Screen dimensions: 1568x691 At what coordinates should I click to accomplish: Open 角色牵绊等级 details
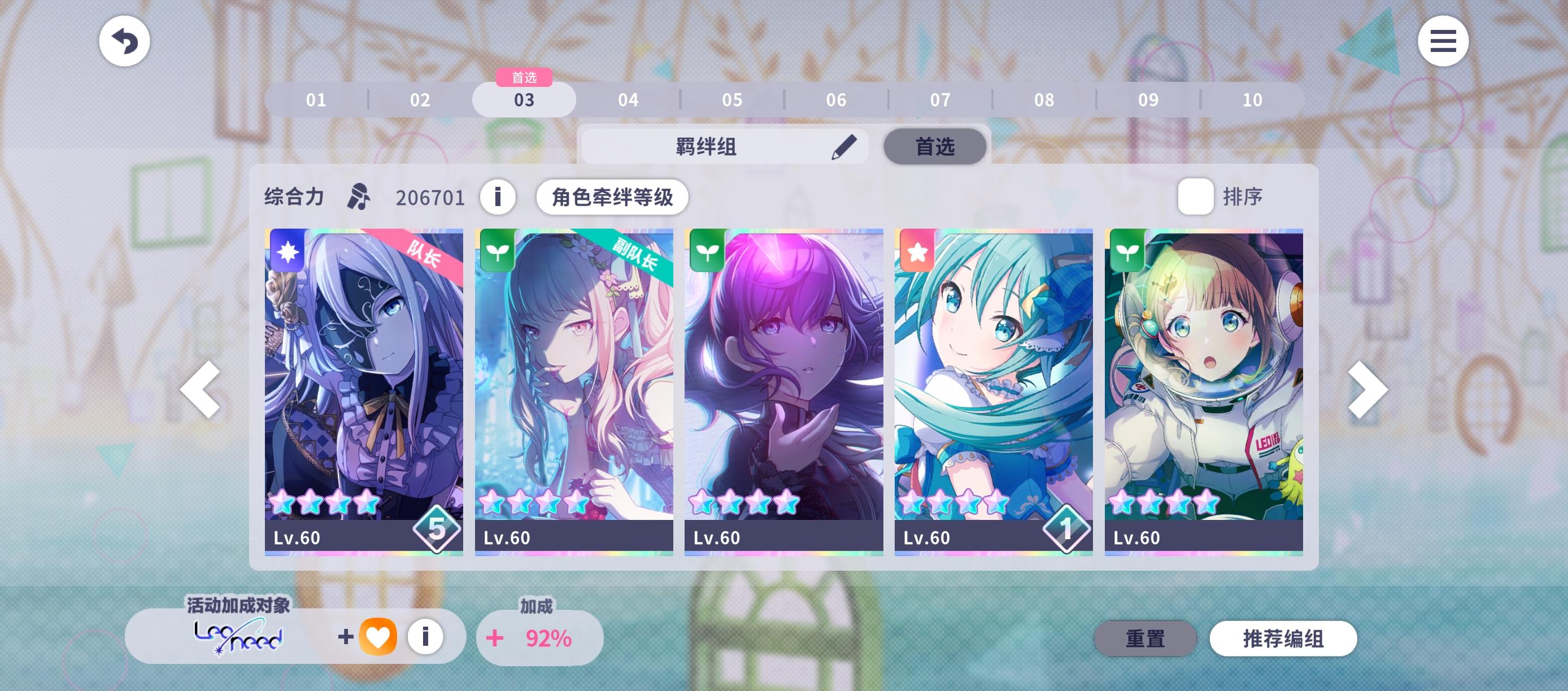point(613,196)
